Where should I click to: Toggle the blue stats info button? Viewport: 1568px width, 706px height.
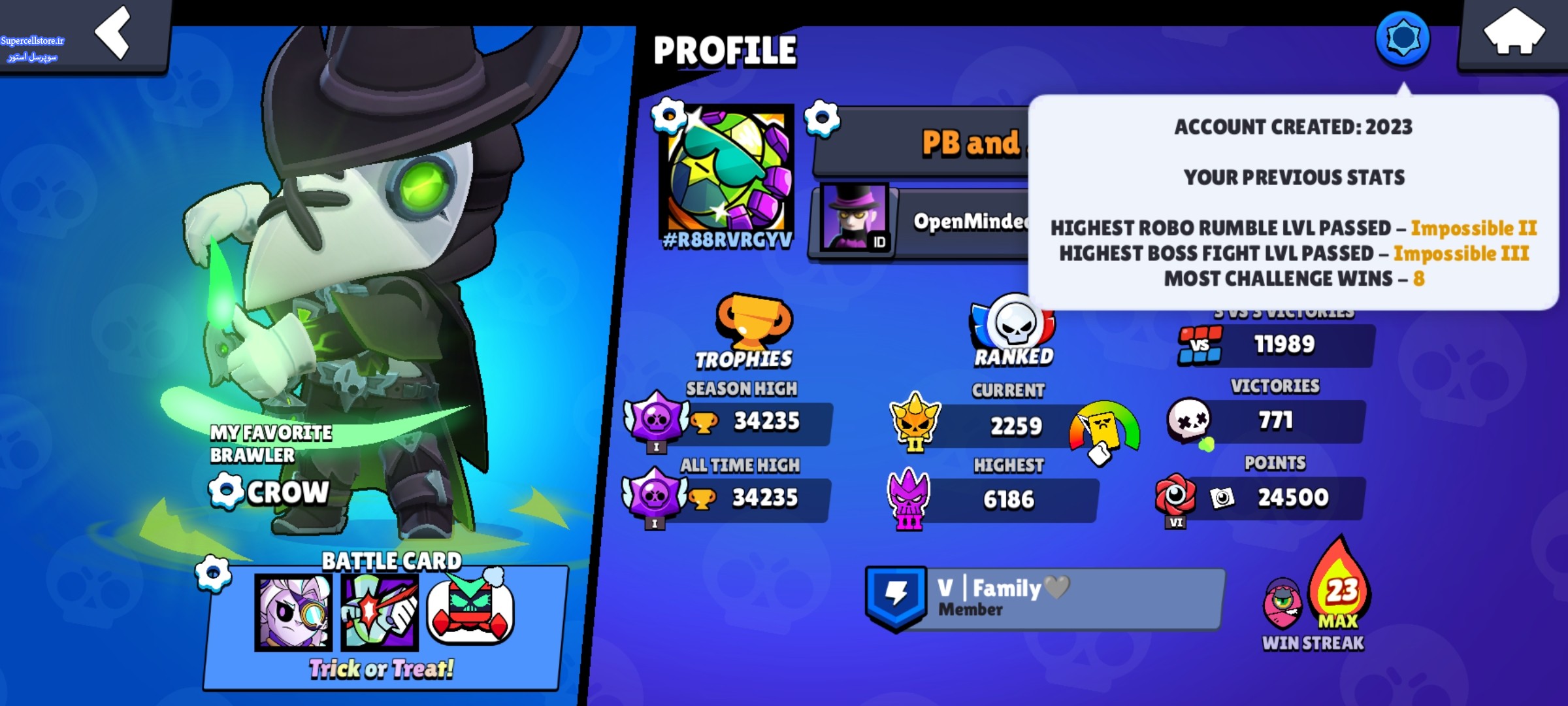point(1402,39)
